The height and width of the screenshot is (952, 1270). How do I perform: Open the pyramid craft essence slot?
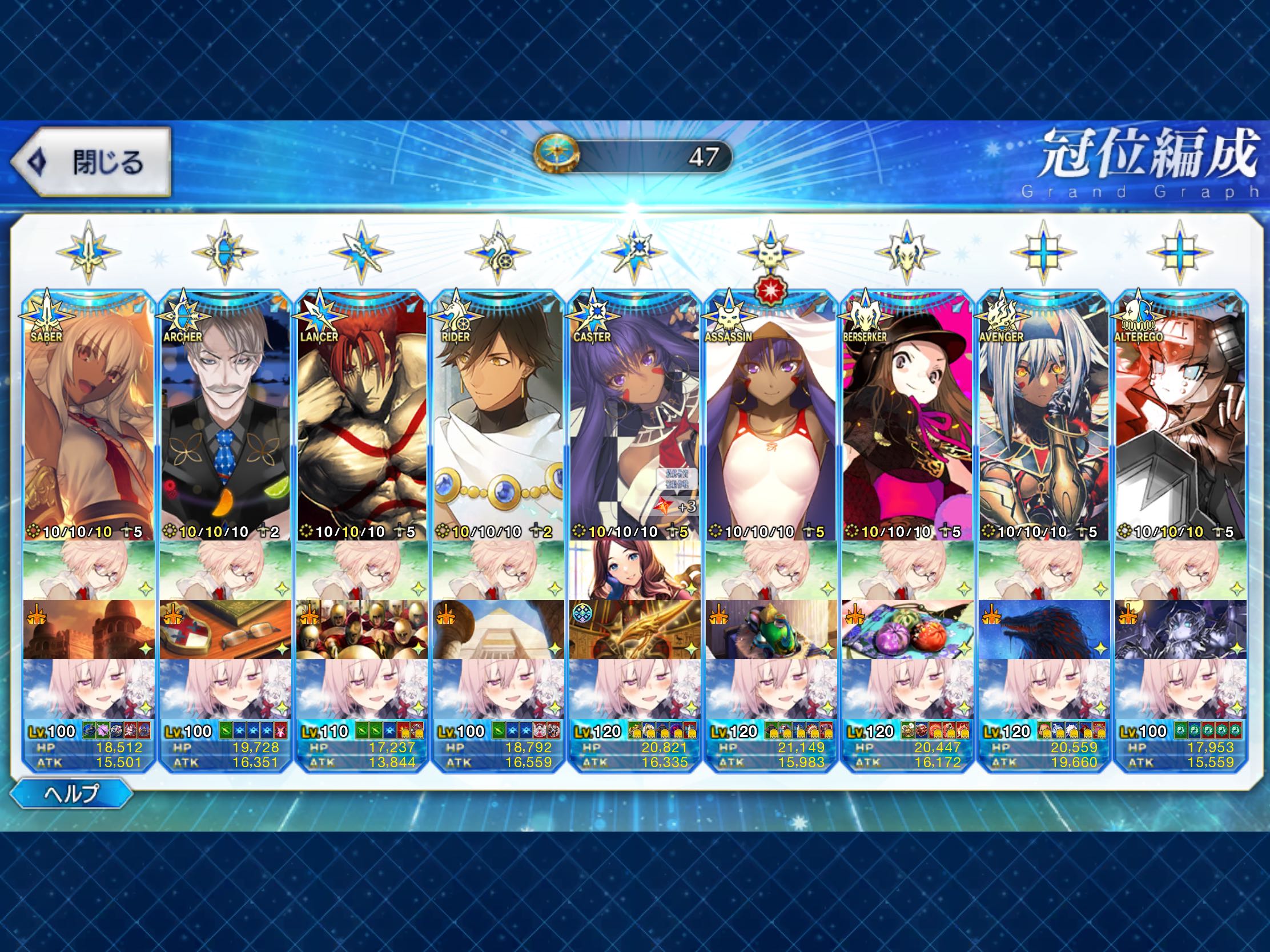(498, 630)
